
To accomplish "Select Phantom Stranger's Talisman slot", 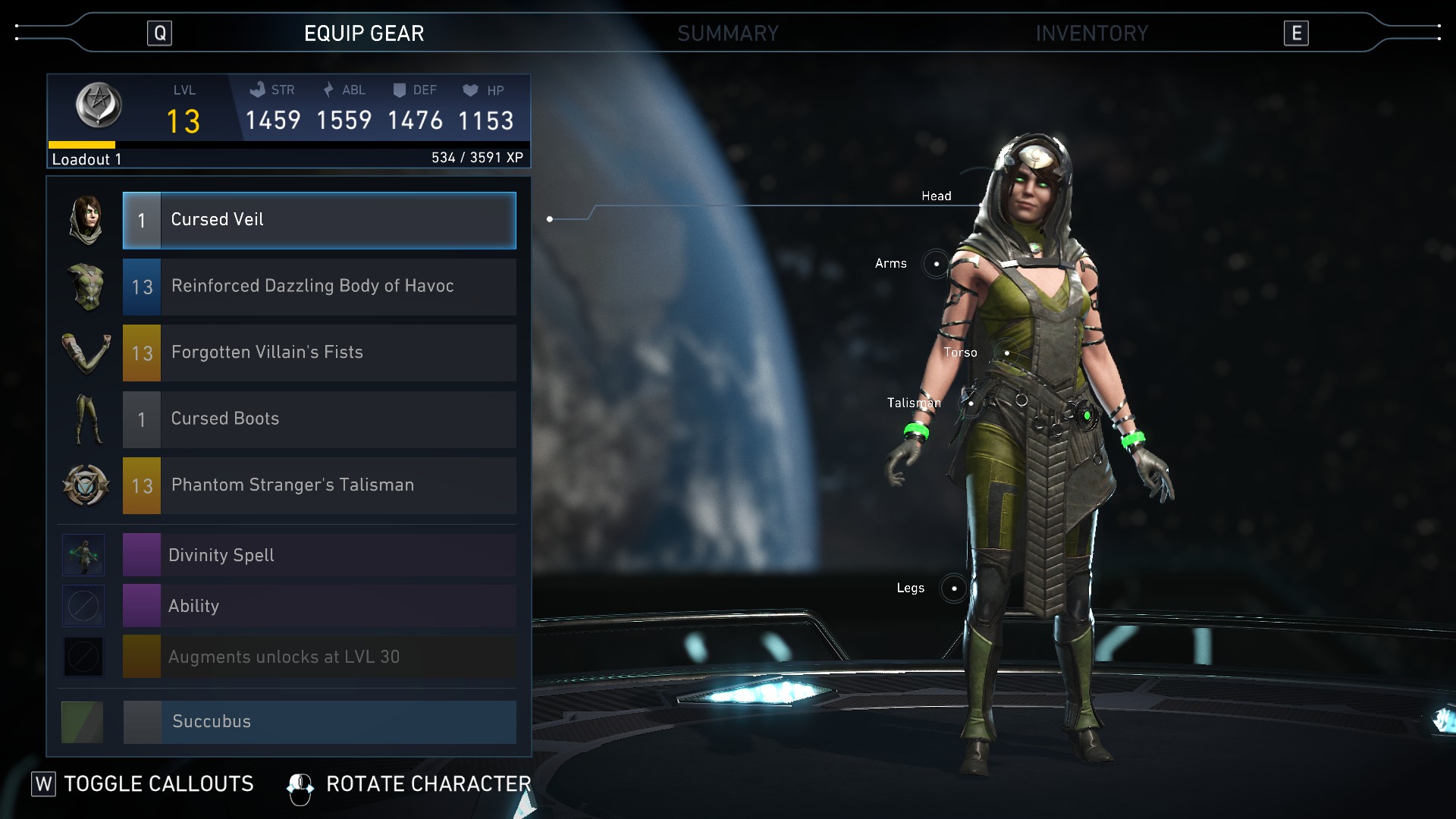I will tap(319, 485).
